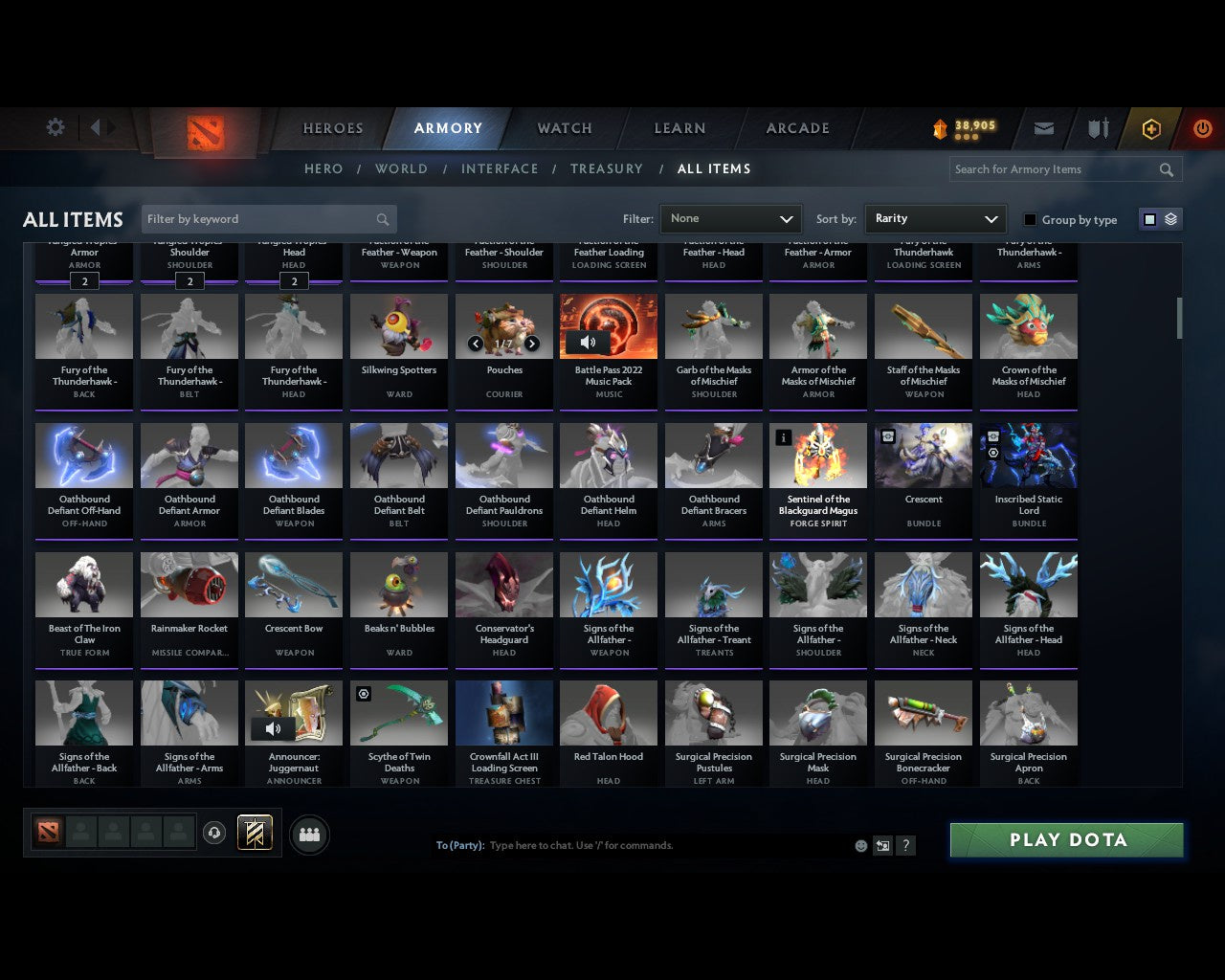Go to the TREASURY section in the breadcrumb
Image resolution: width=1225 pixels, height=980 pixels.
[607, 168]
